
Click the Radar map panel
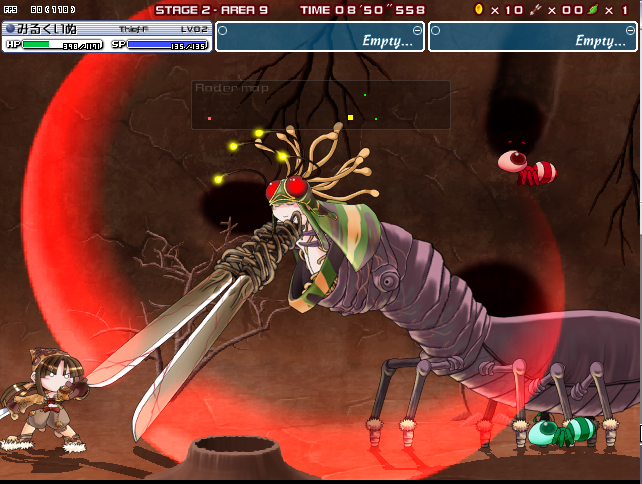pyautogui.click(x=320, y=105)
